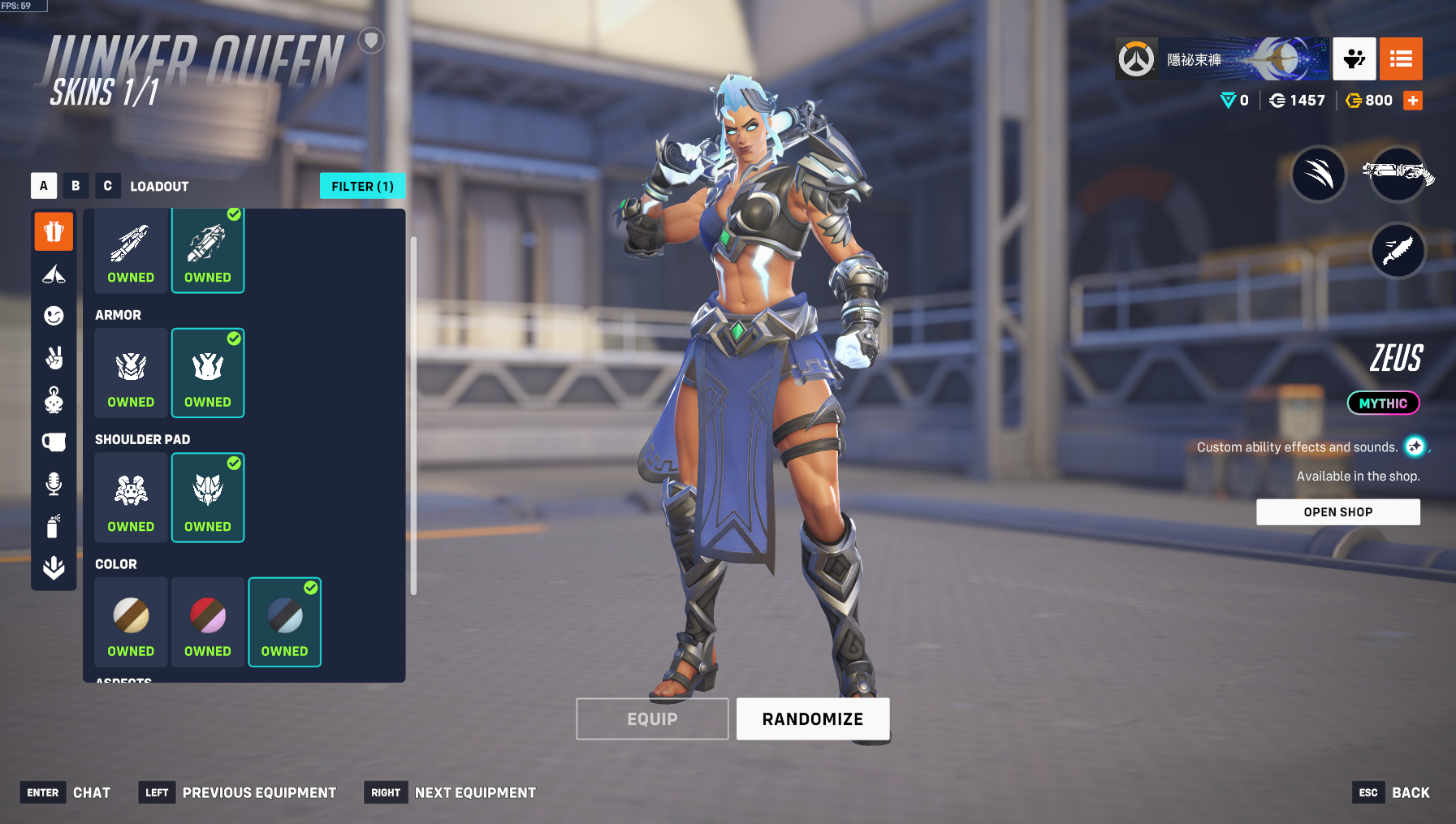Choose the red and pink color swatch
The width and height of the screenshot is (1456, 824).
tap(208, 622)
